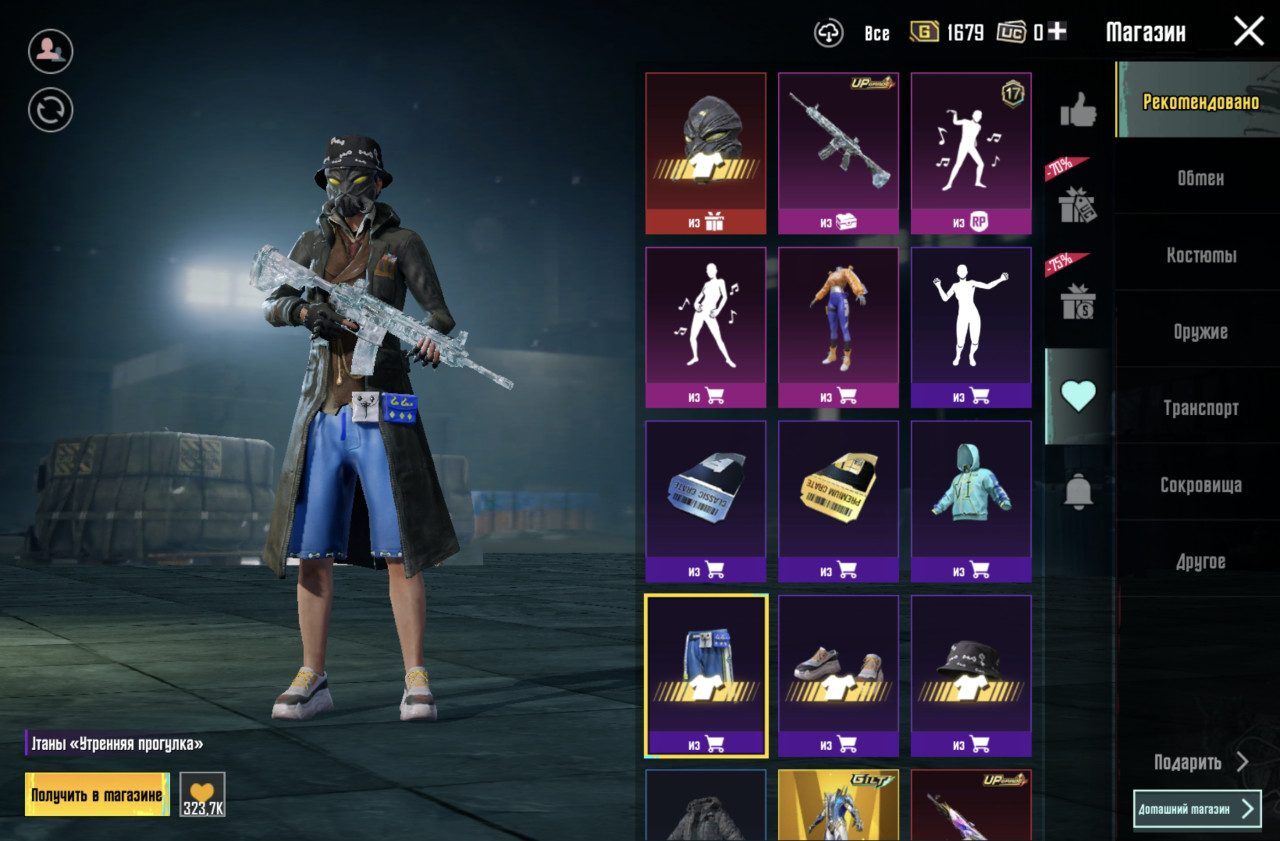Switch to the Рекомендовано category

(x=1200, y=101)
